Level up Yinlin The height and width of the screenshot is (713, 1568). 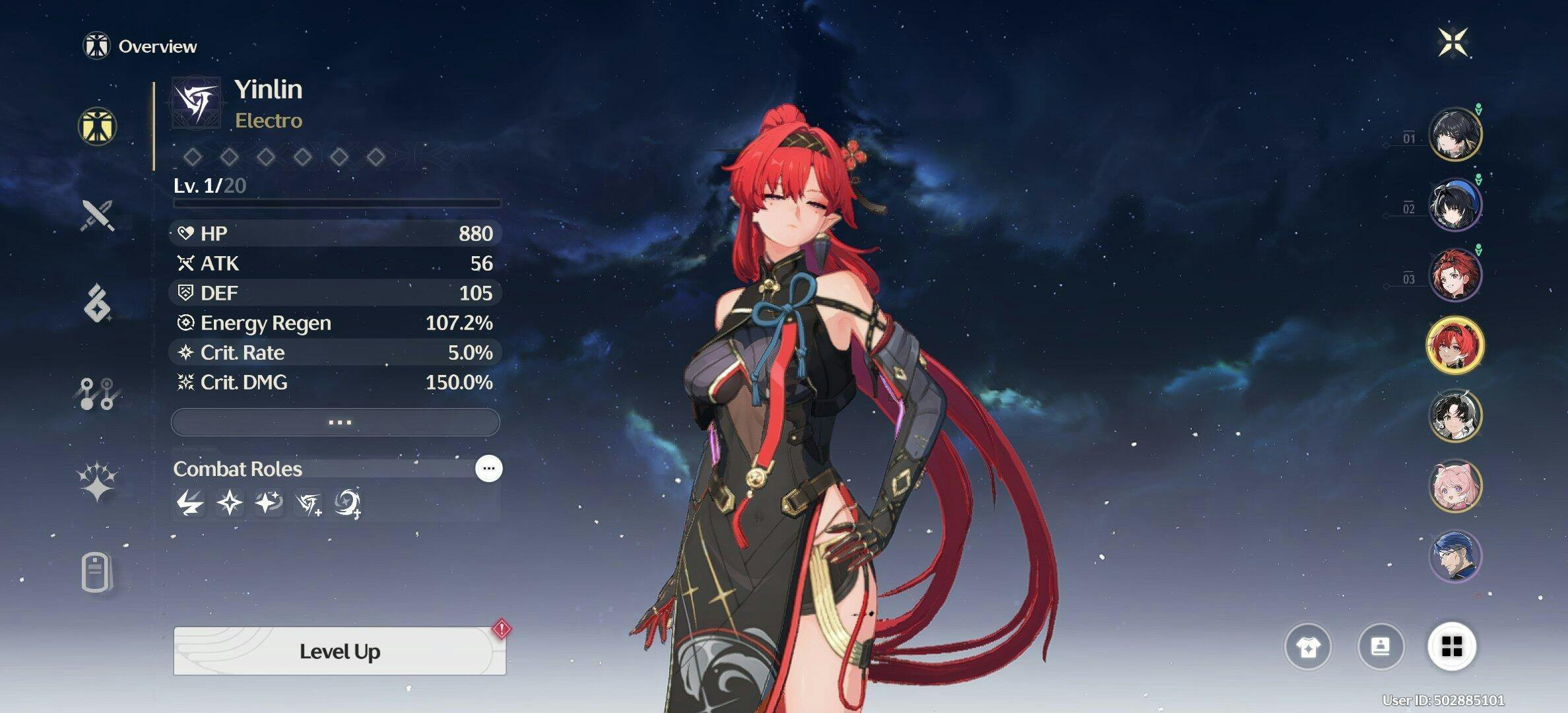point(339,651)
